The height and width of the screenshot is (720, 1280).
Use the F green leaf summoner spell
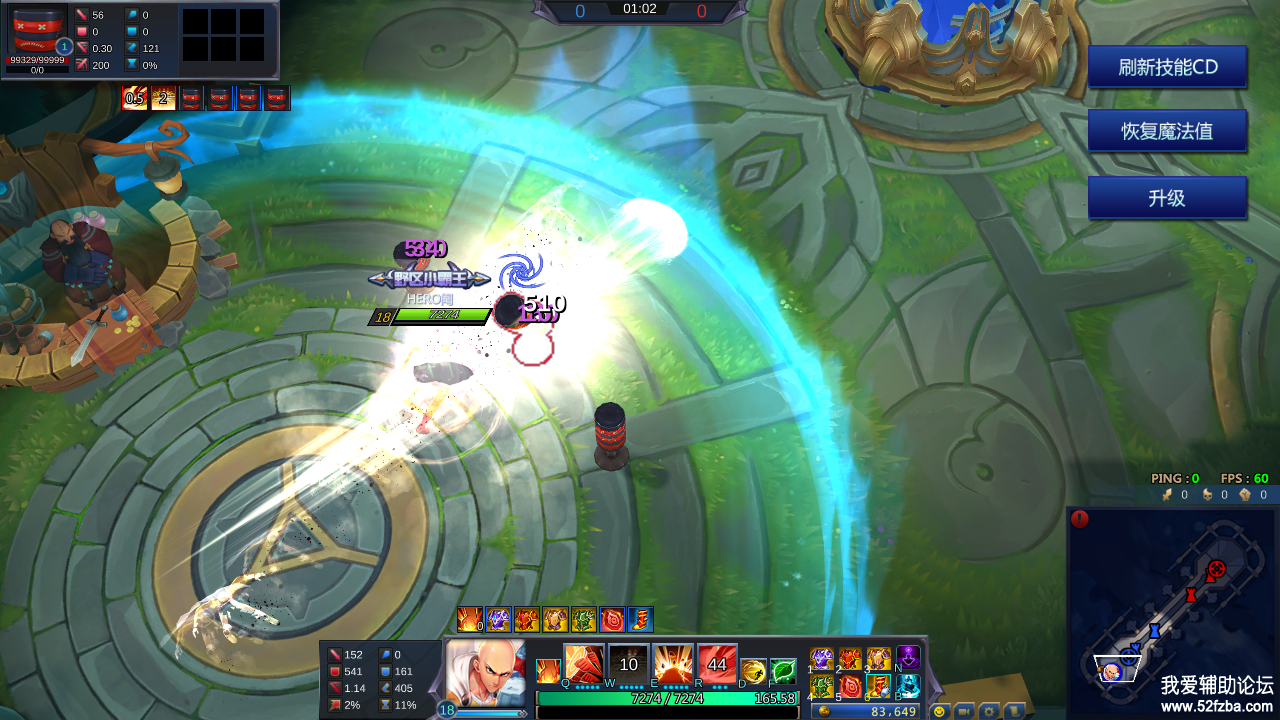783,671
